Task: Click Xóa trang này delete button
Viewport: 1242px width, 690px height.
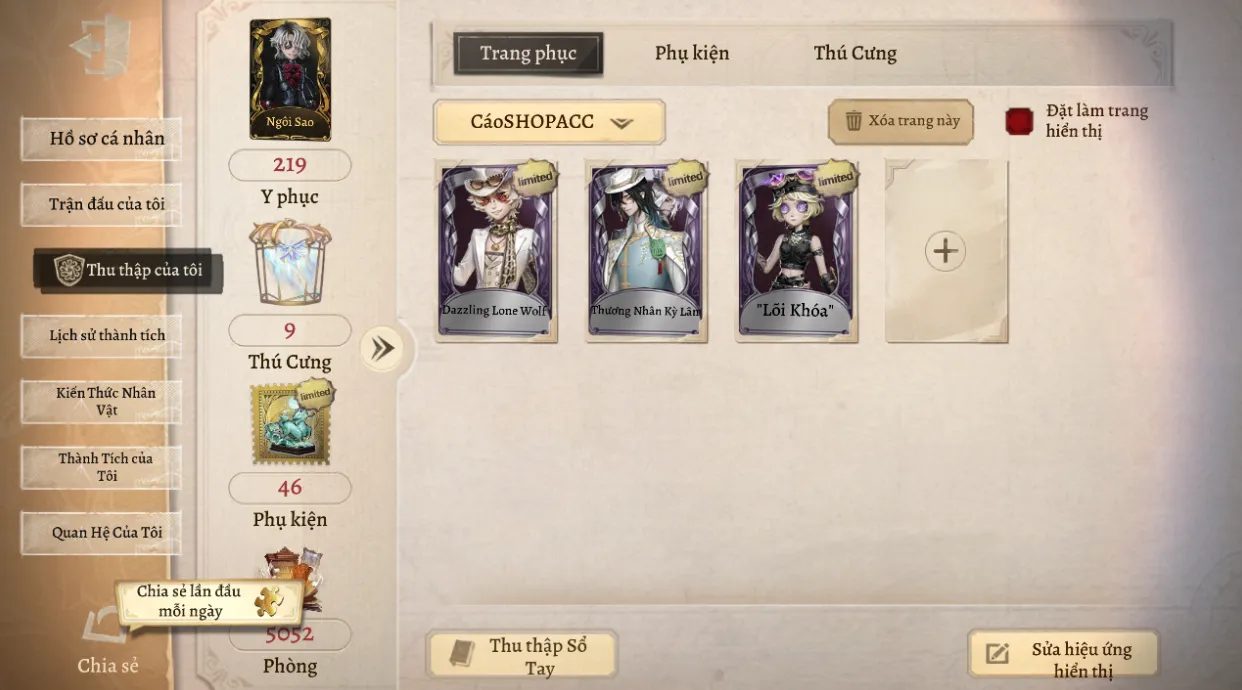Action: 901,121
